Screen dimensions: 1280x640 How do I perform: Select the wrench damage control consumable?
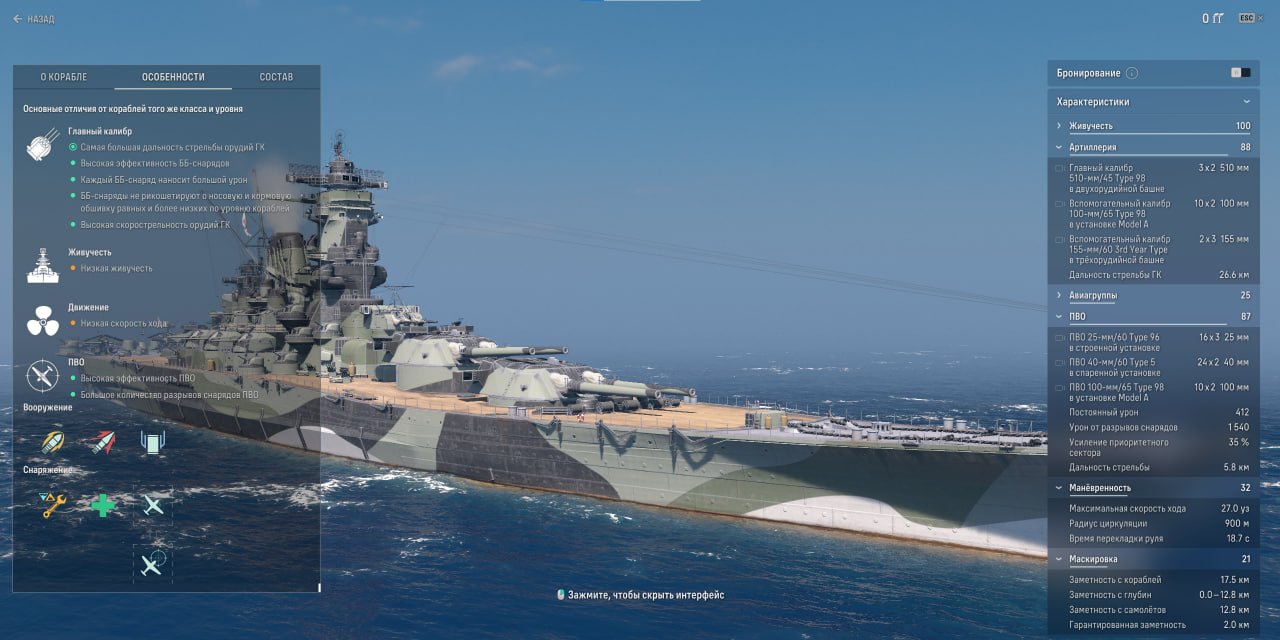click(x=53, y=505)
